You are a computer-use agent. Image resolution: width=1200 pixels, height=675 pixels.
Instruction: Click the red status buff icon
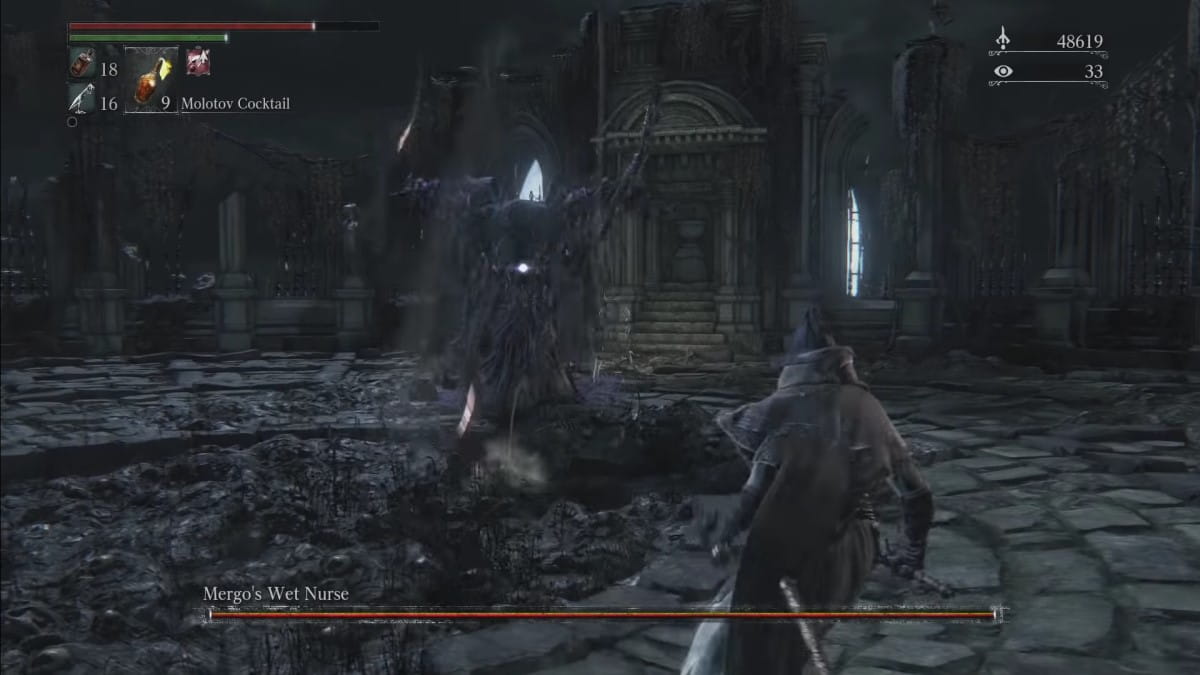[x=198, y=62]
